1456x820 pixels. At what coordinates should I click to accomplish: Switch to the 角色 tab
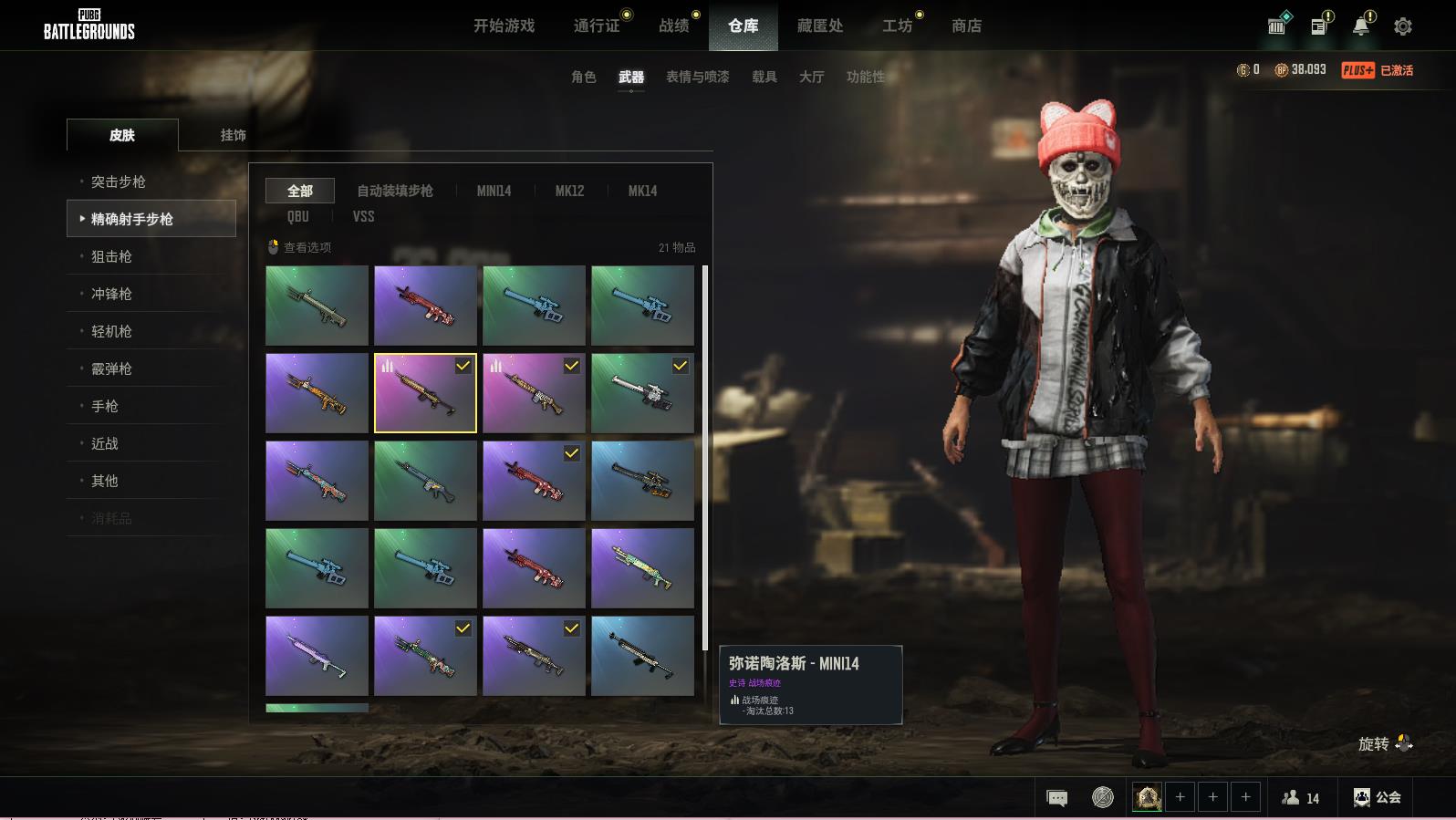(x=583, y=77)
